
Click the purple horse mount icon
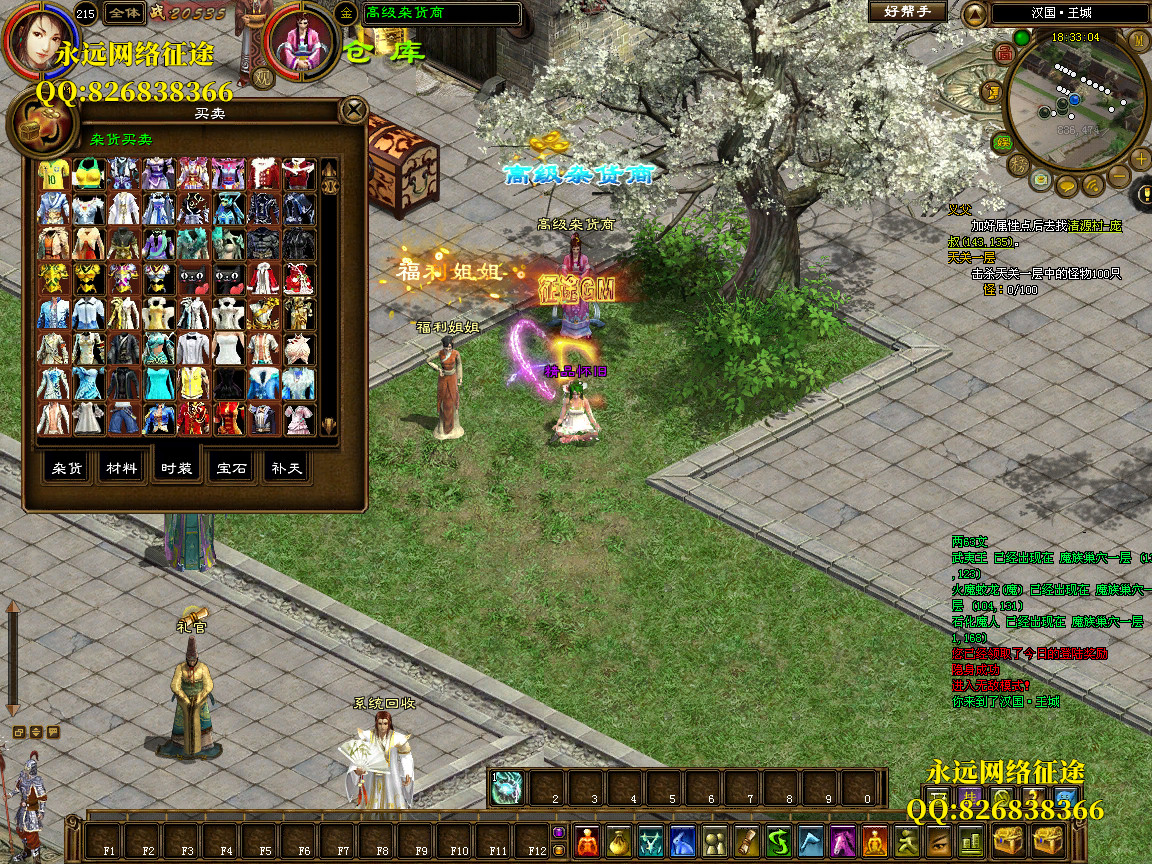[843, 842]
